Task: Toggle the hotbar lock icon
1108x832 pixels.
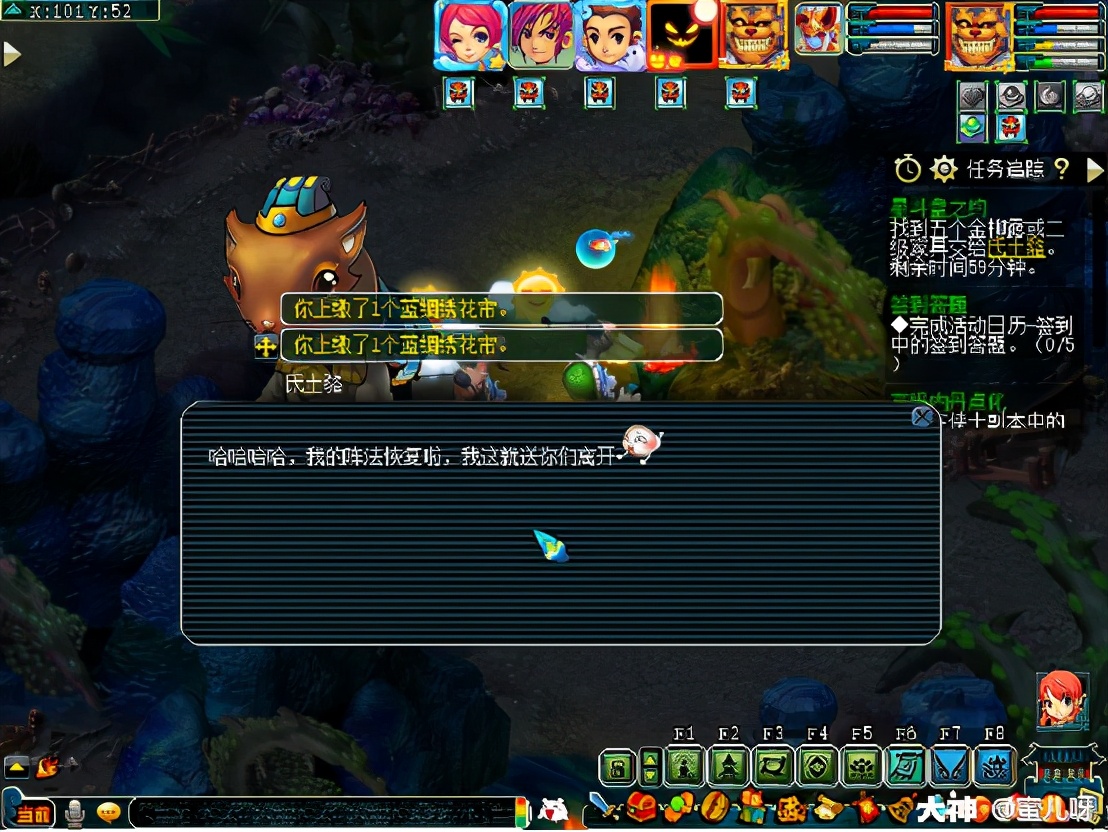Action: pyautogui.click(x=617, y=767)
